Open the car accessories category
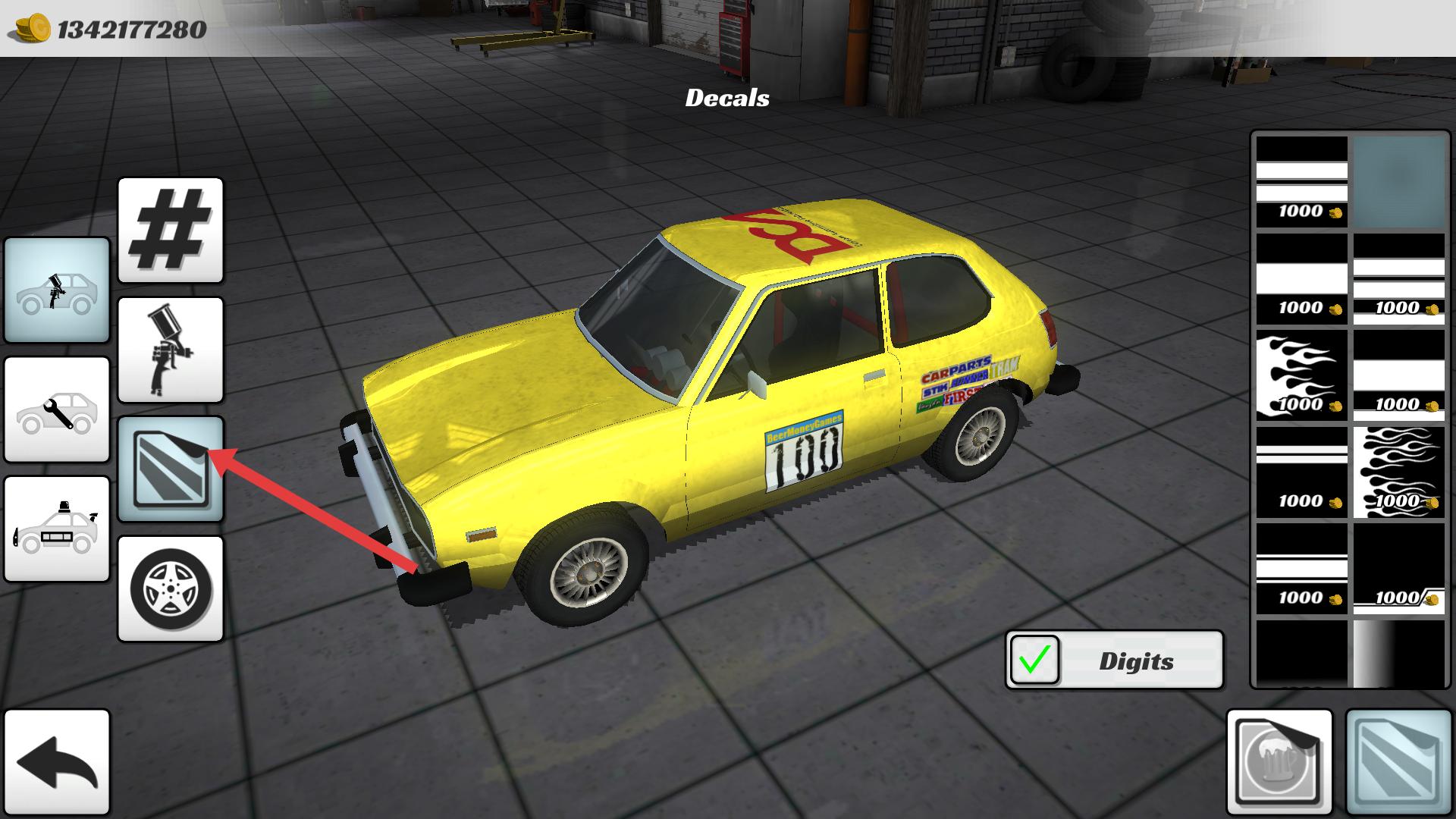 57,529
